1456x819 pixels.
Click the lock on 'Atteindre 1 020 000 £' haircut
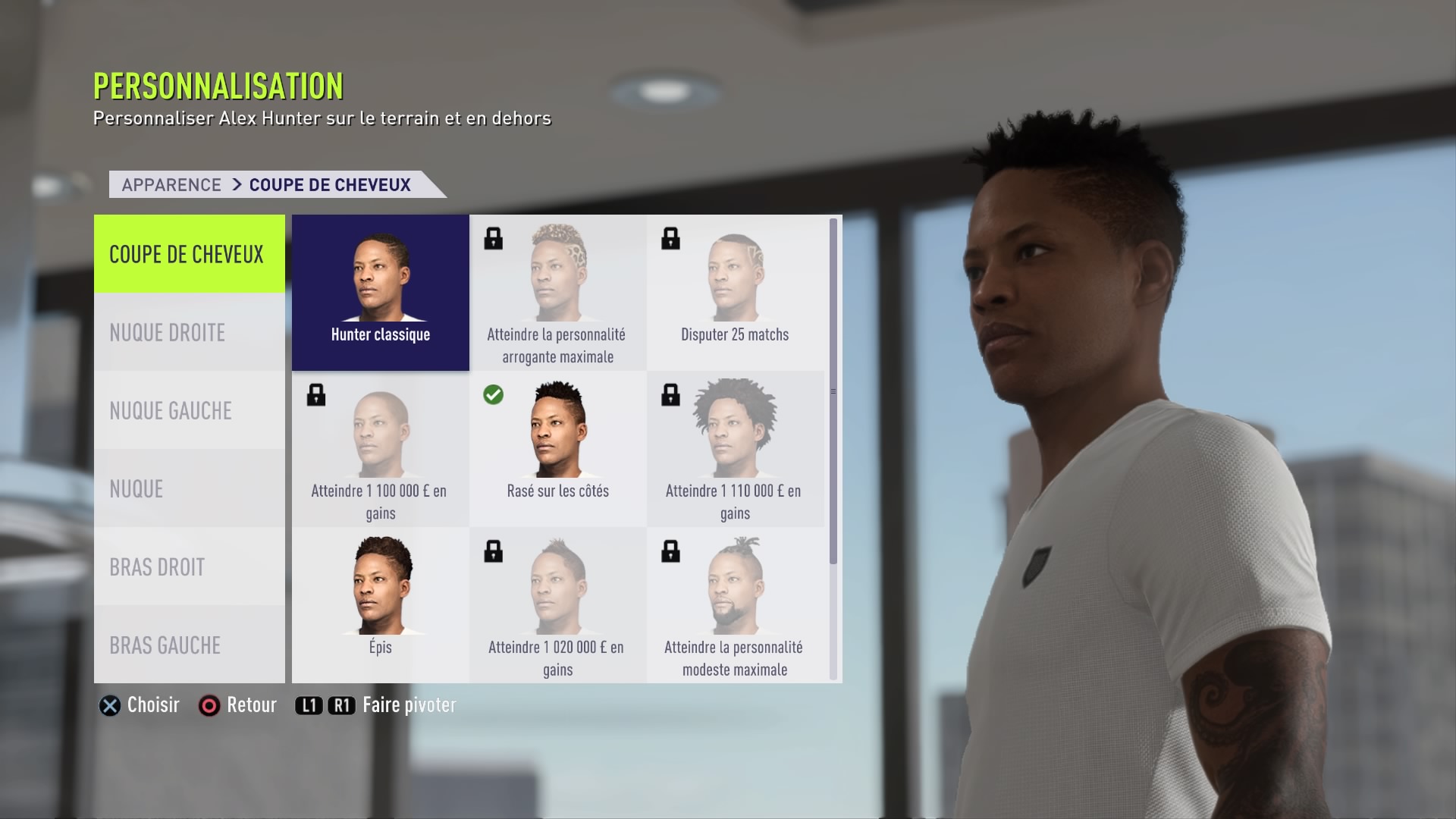point(494,552)
